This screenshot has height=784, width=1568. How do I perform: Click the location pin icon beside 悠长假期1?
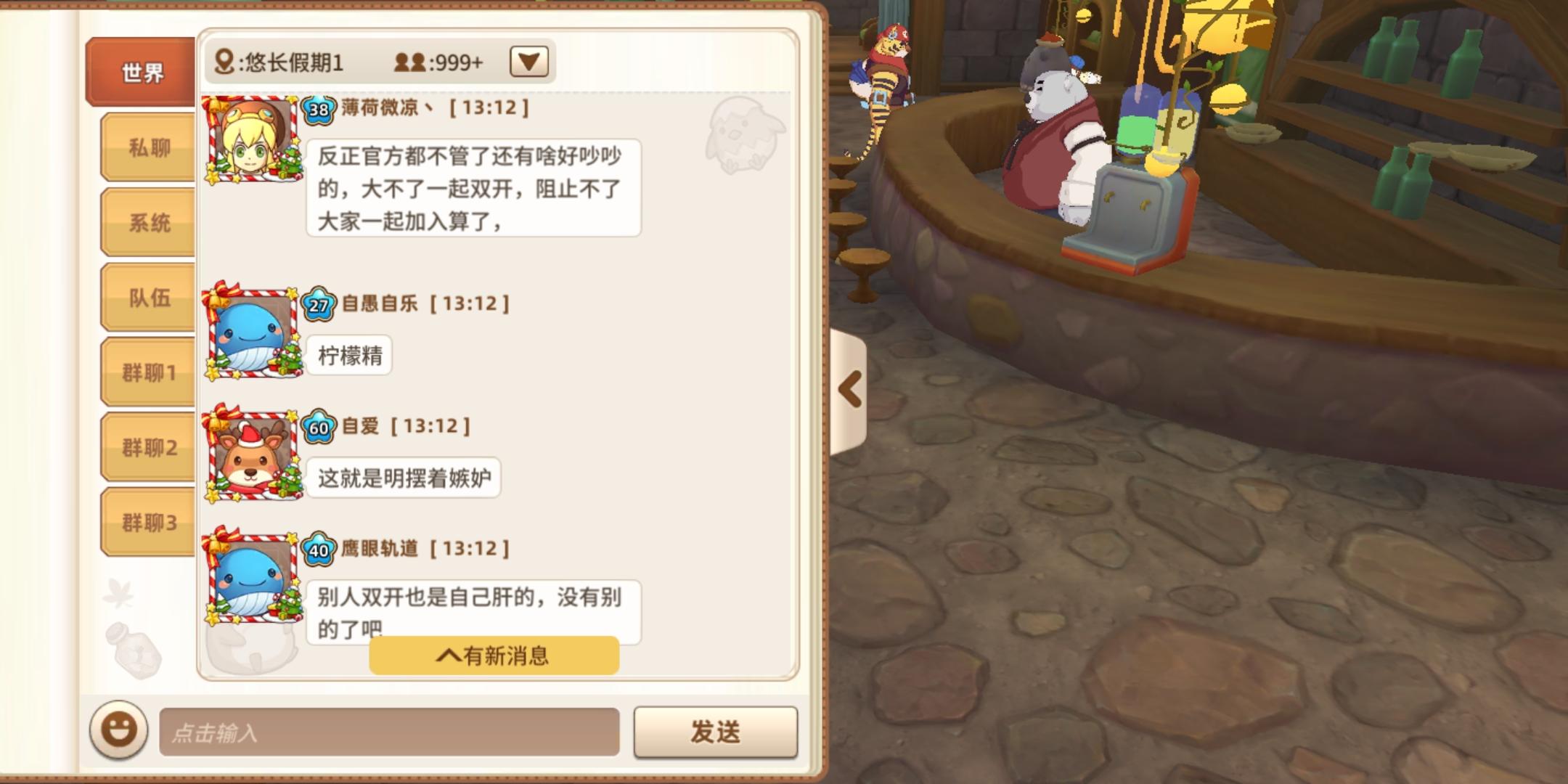224,62
